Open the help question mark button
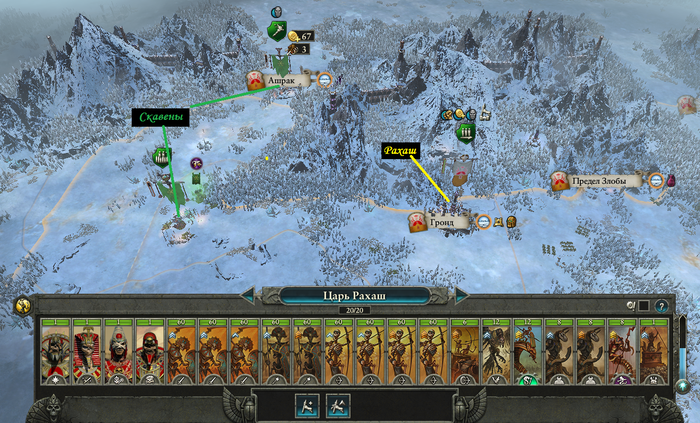The width and height of the screenshot is (700, 423). (x=662, y=305)
